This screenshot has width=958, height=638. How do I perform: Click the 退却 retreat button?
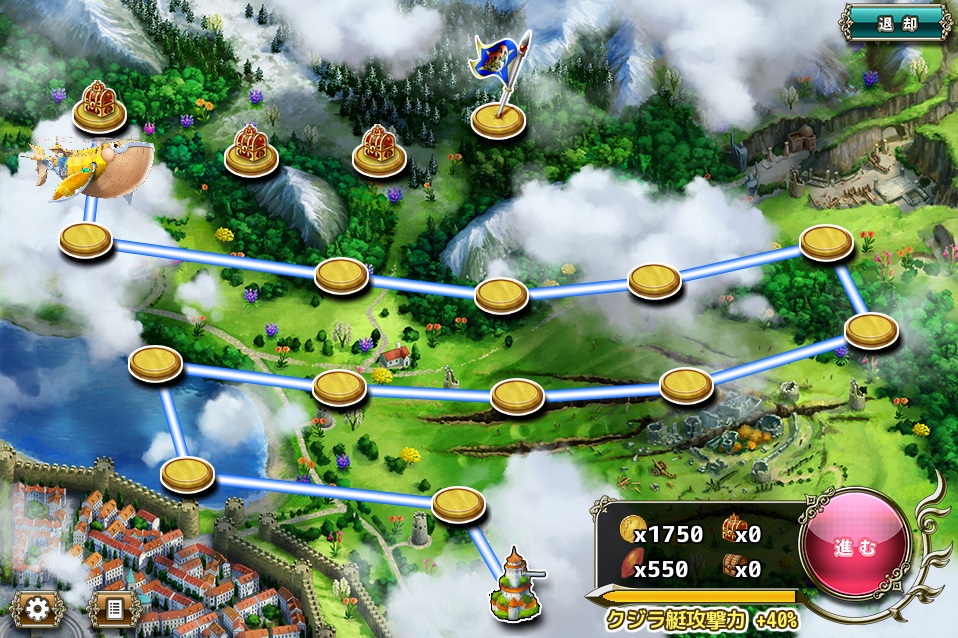pyautogui.click(x=896, y=21)
